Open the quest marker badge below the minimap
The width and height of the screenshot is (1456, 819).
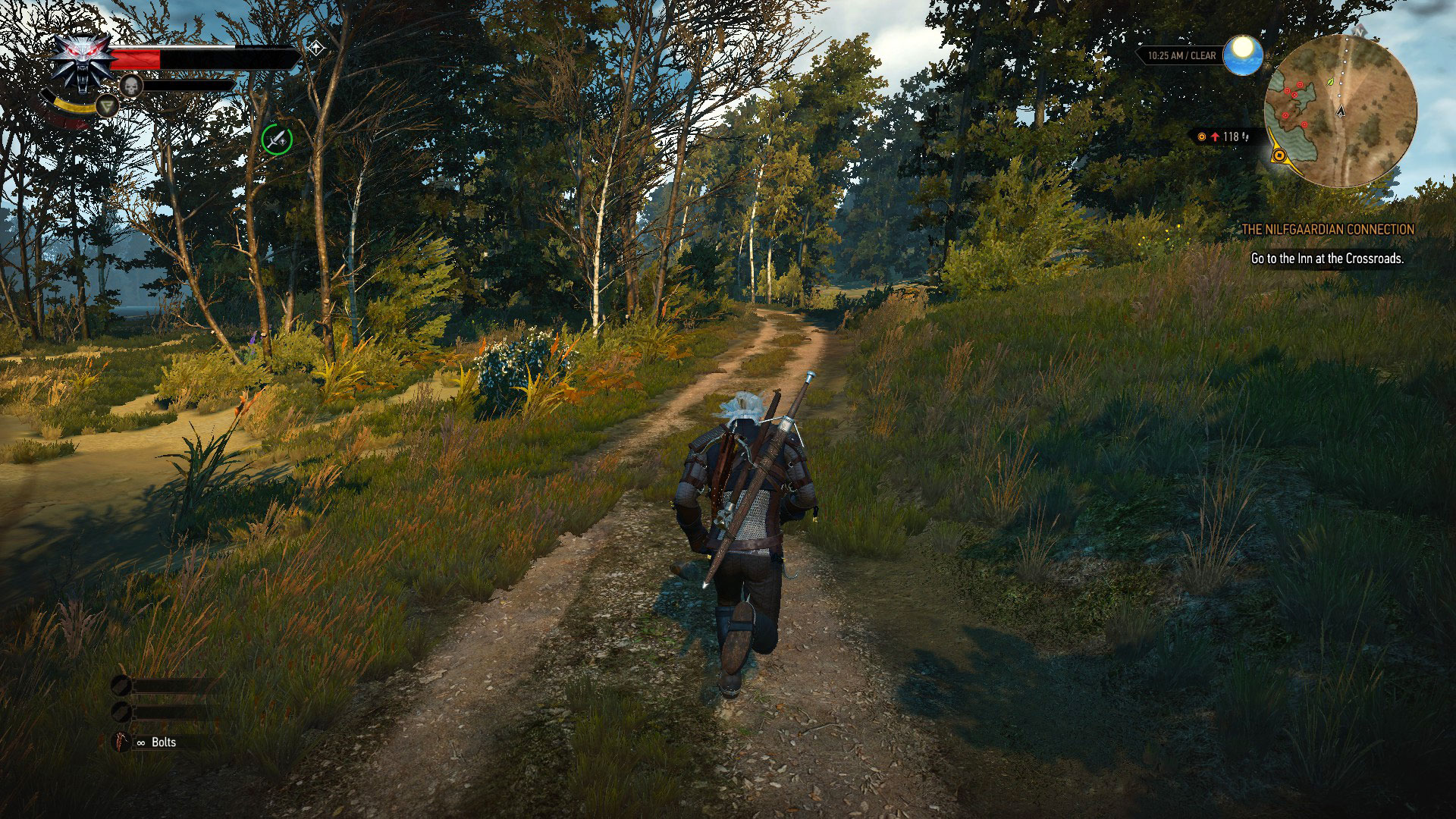[1279, 155]
